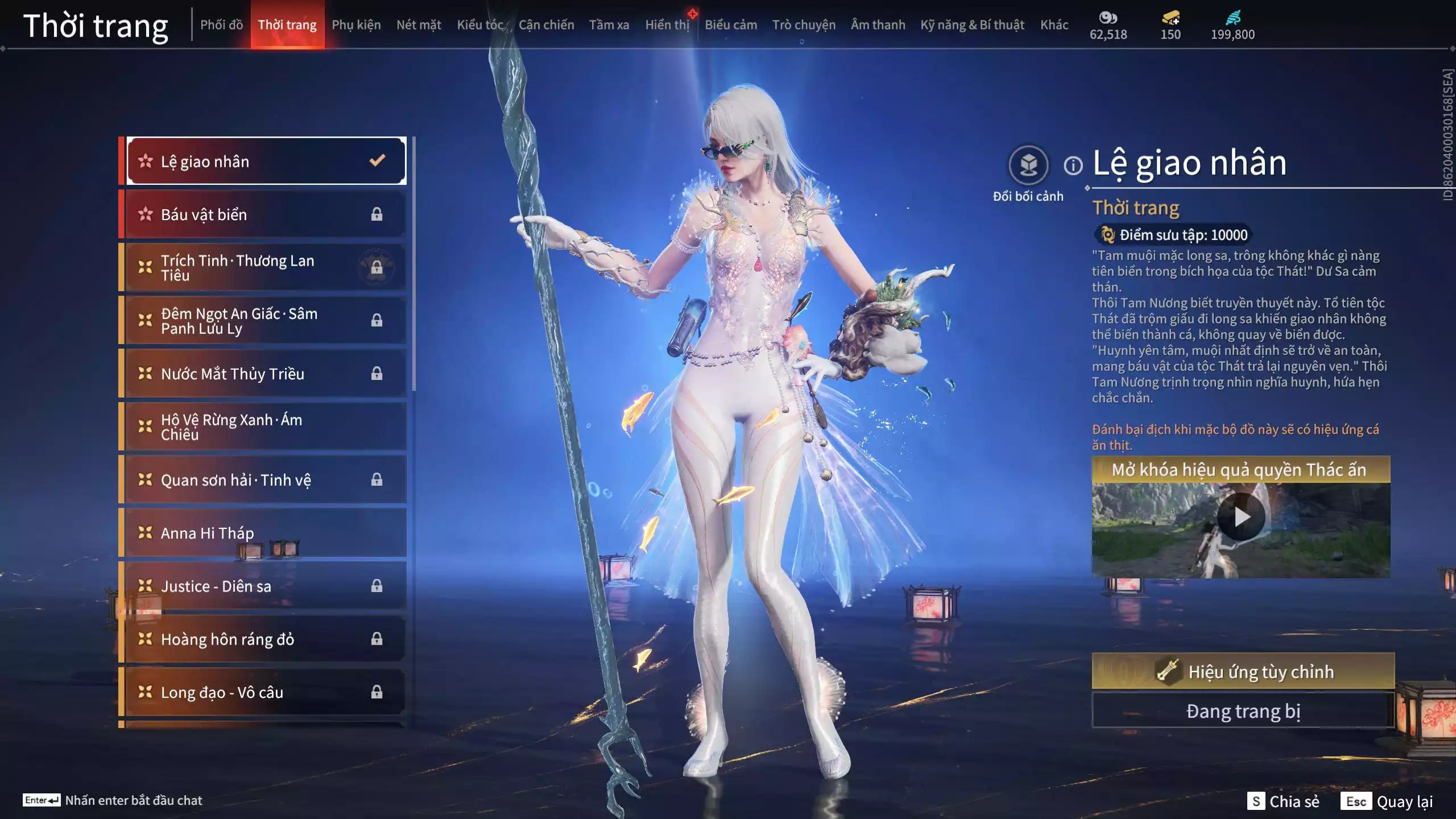Click the Đổi bối cảnh background icon
Viewport: 1456px width, 819px height.
pyautogui.click(x=1028, y=166)
